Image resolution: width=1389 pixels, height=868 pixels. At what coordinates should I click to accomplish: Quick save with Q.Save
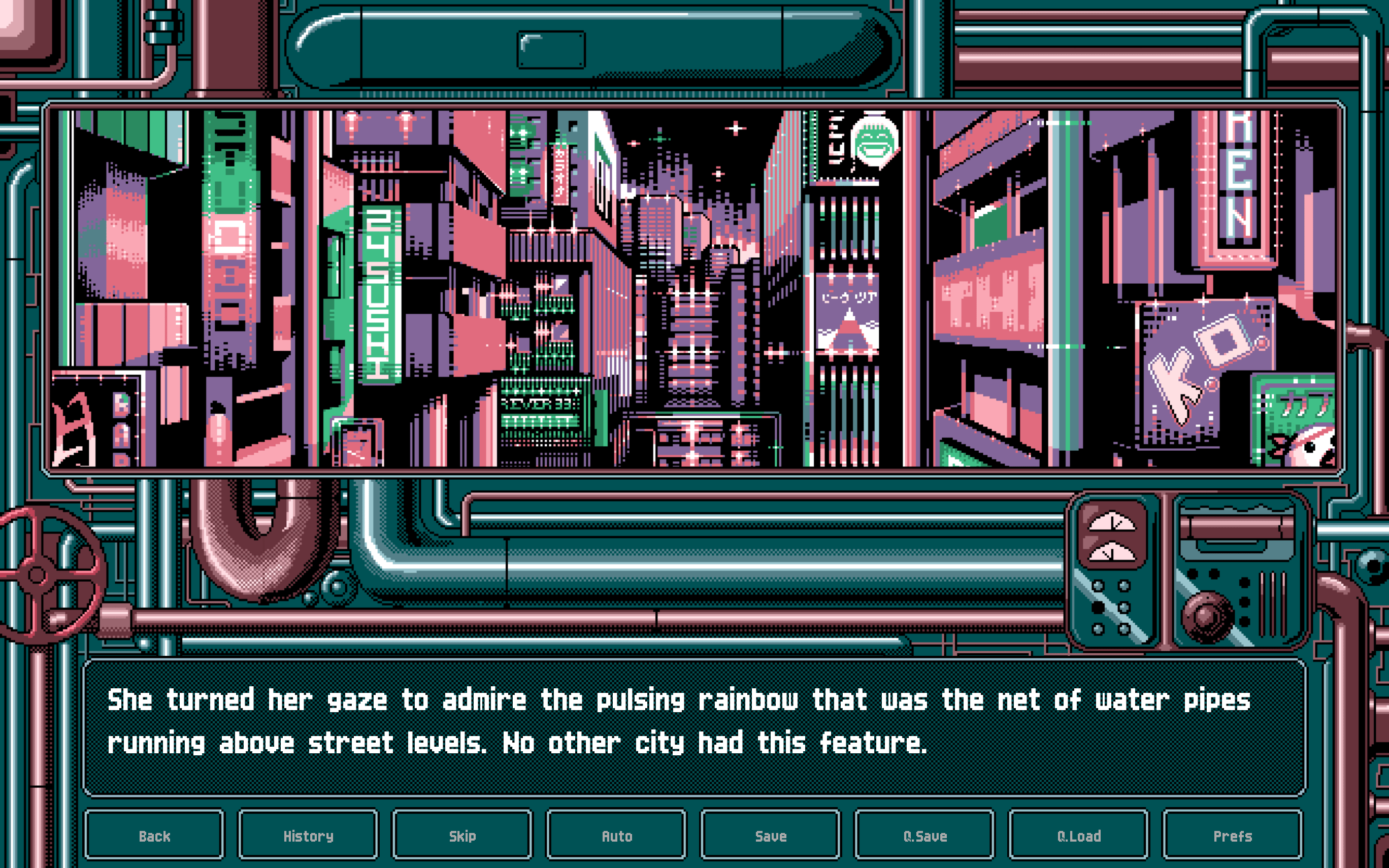(x=924, y=836)
